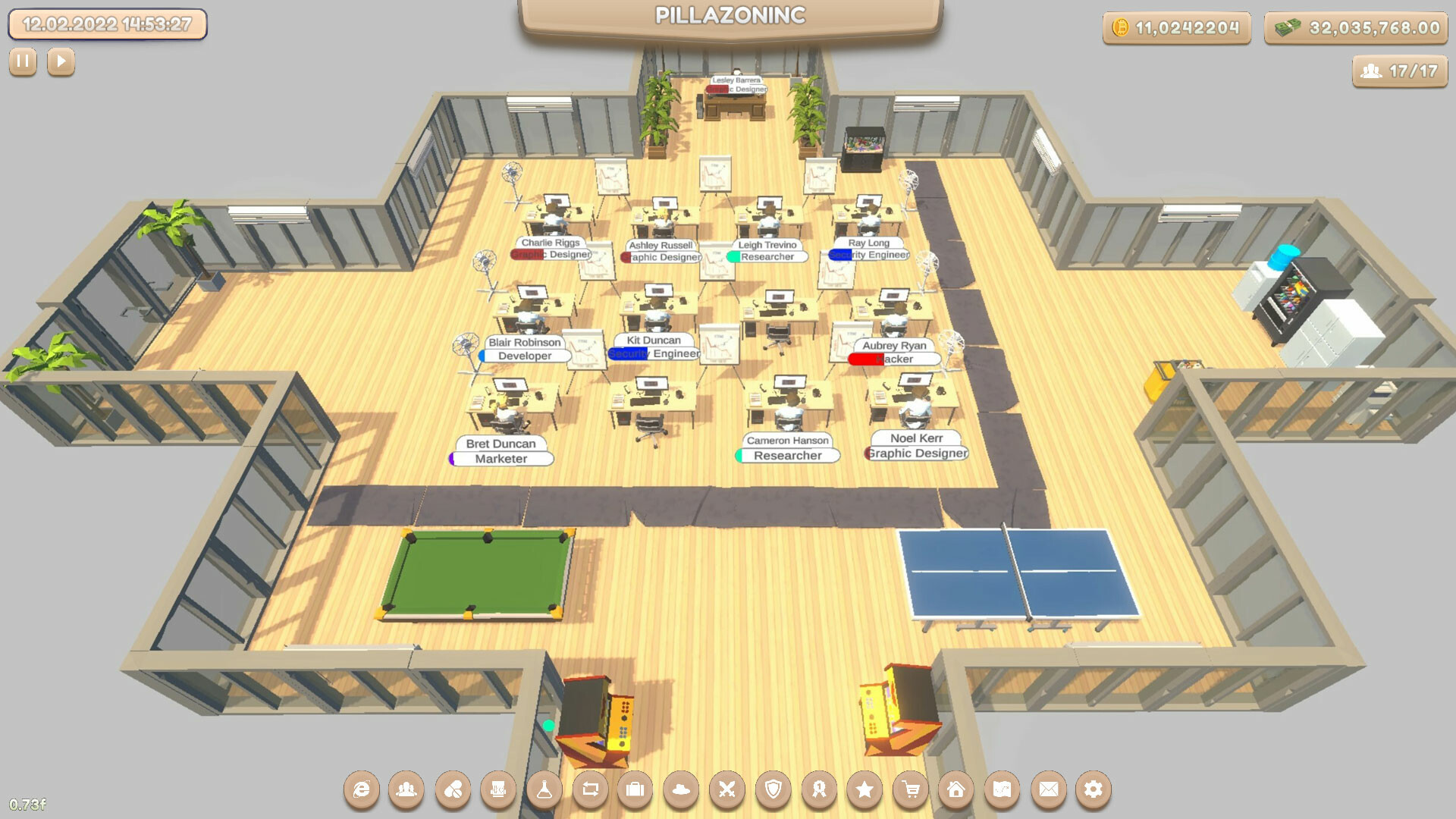Open the currency exchange icon
The width and height of the screenshot is (1456, 819).
[589, 789]
